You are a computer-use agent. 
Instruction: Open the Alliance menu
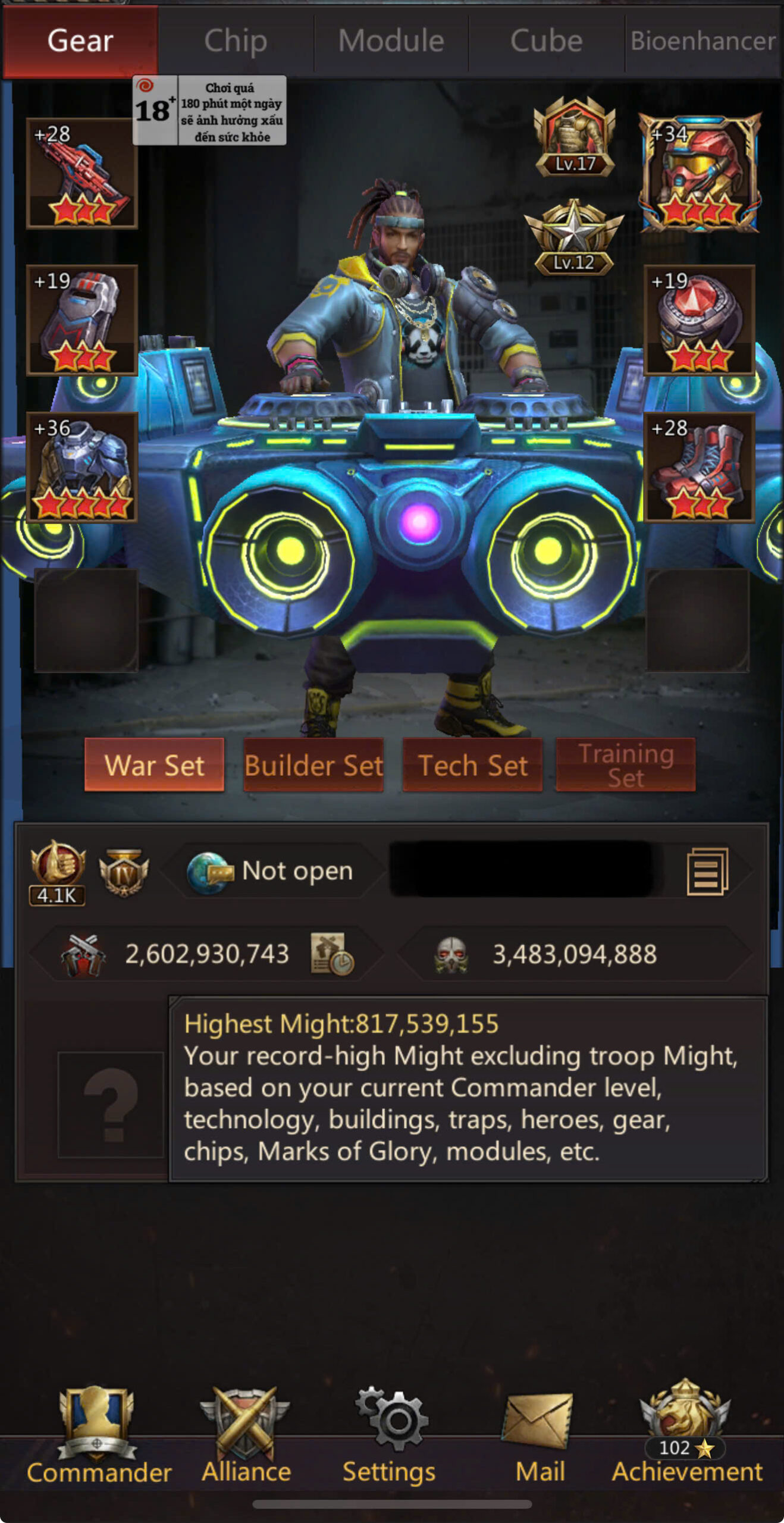pos(246,1435)
